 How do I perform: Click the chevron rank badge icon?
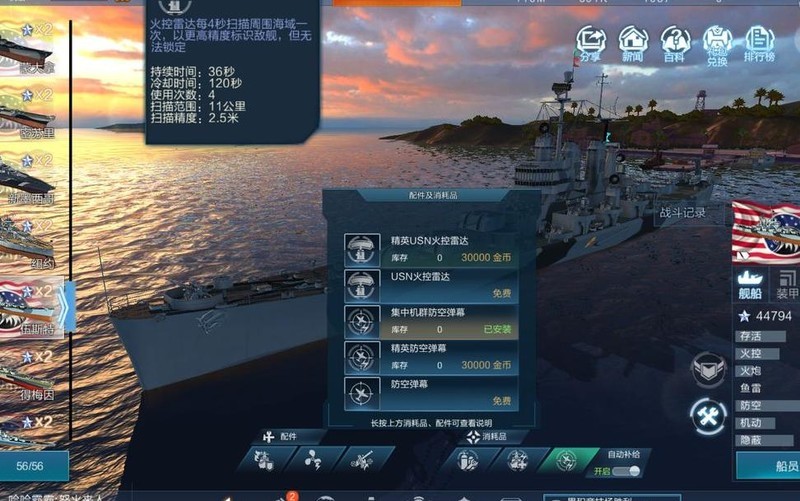[x=708, y=369]
